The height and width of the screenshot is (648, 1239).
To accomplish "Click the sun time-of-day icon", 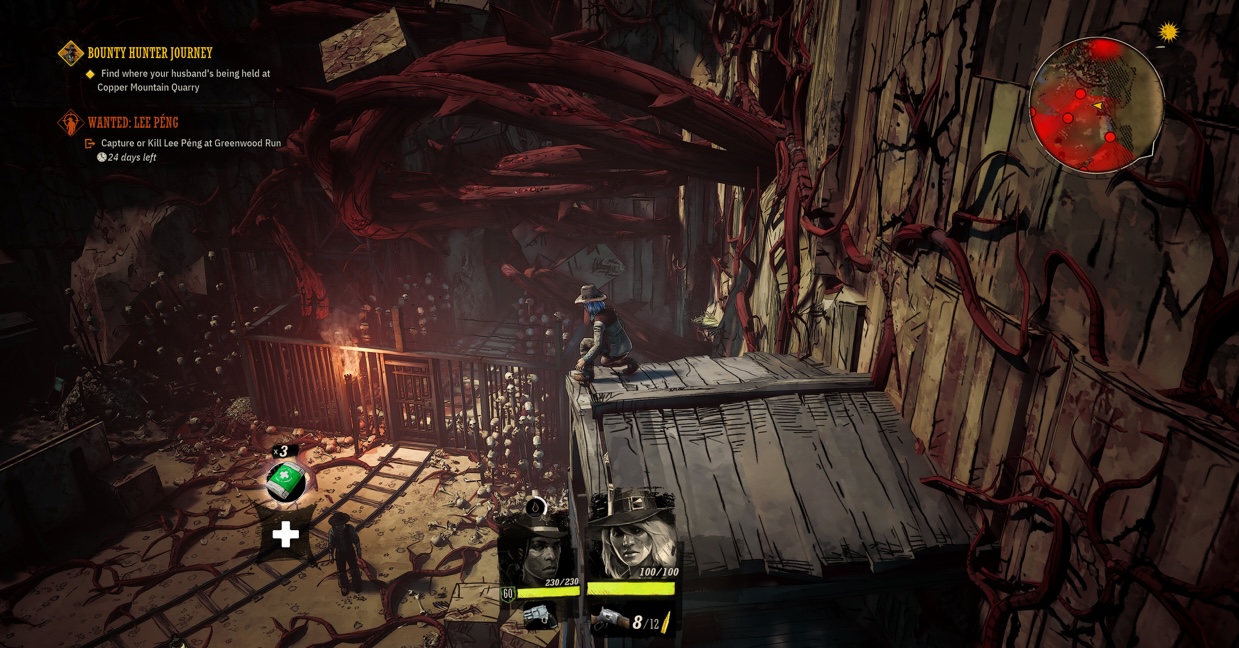I will [x=1168, y=32].
